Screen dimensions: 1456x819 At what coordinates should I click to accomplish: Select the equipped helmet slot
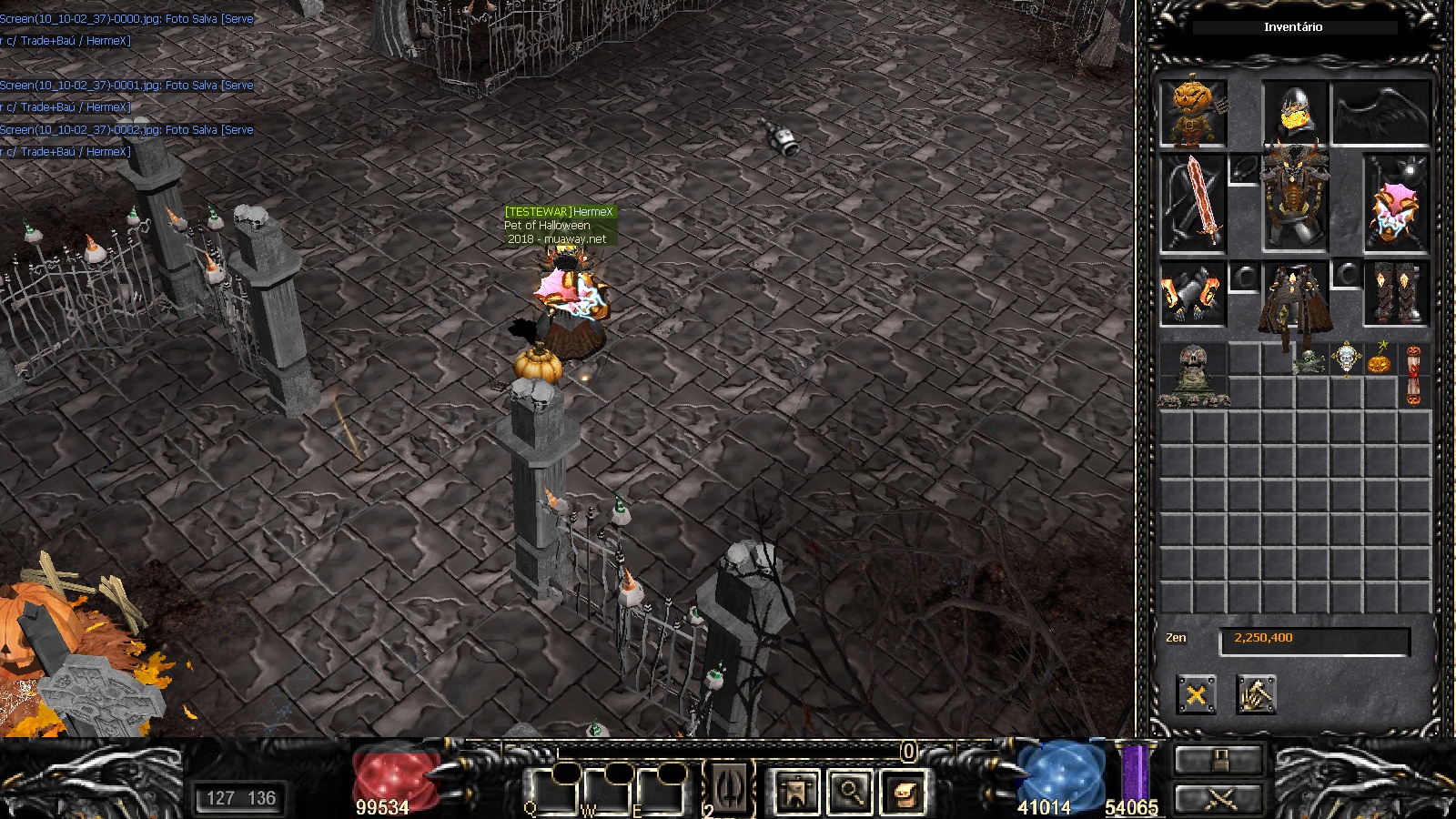(1294, 114)
